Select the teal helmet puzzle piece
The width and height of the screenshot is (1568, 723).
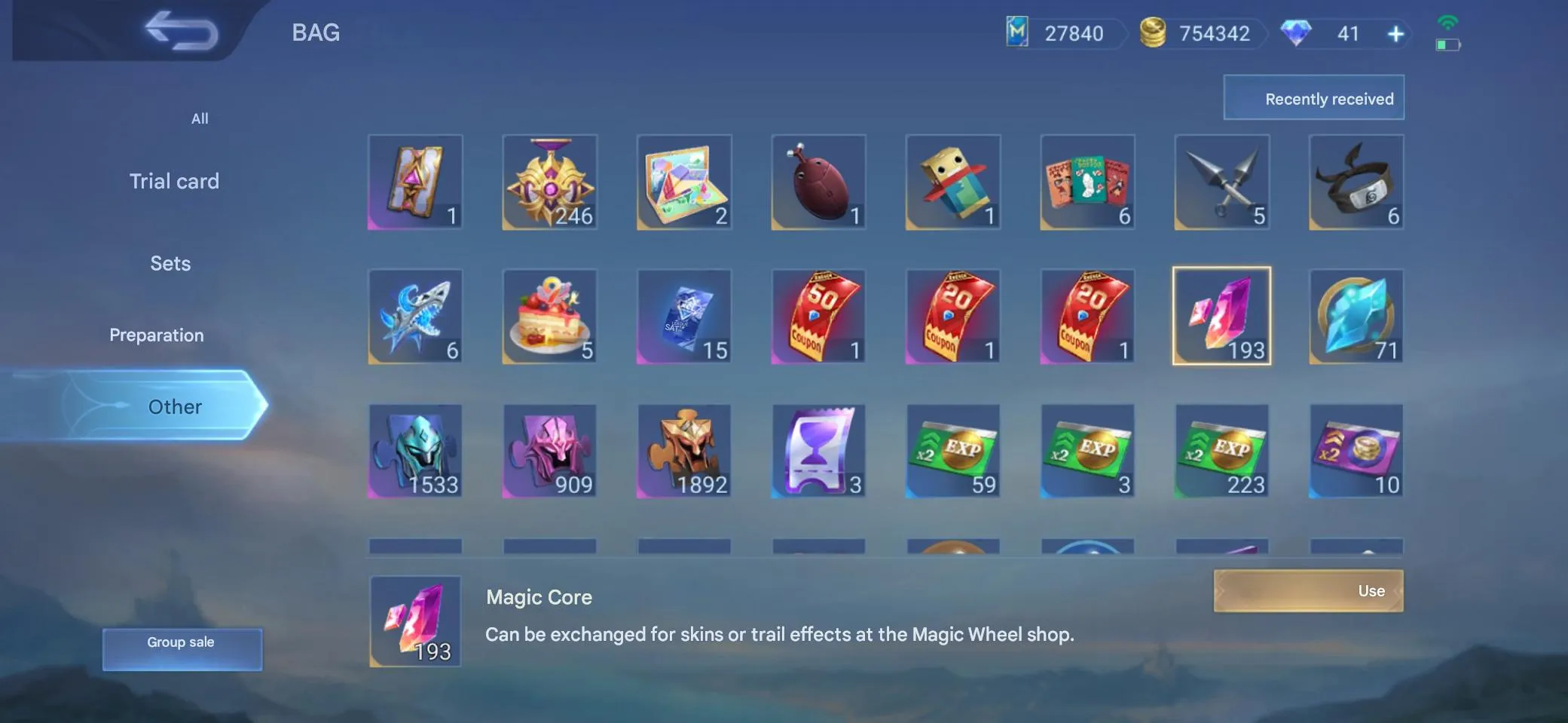click(415, 451)
